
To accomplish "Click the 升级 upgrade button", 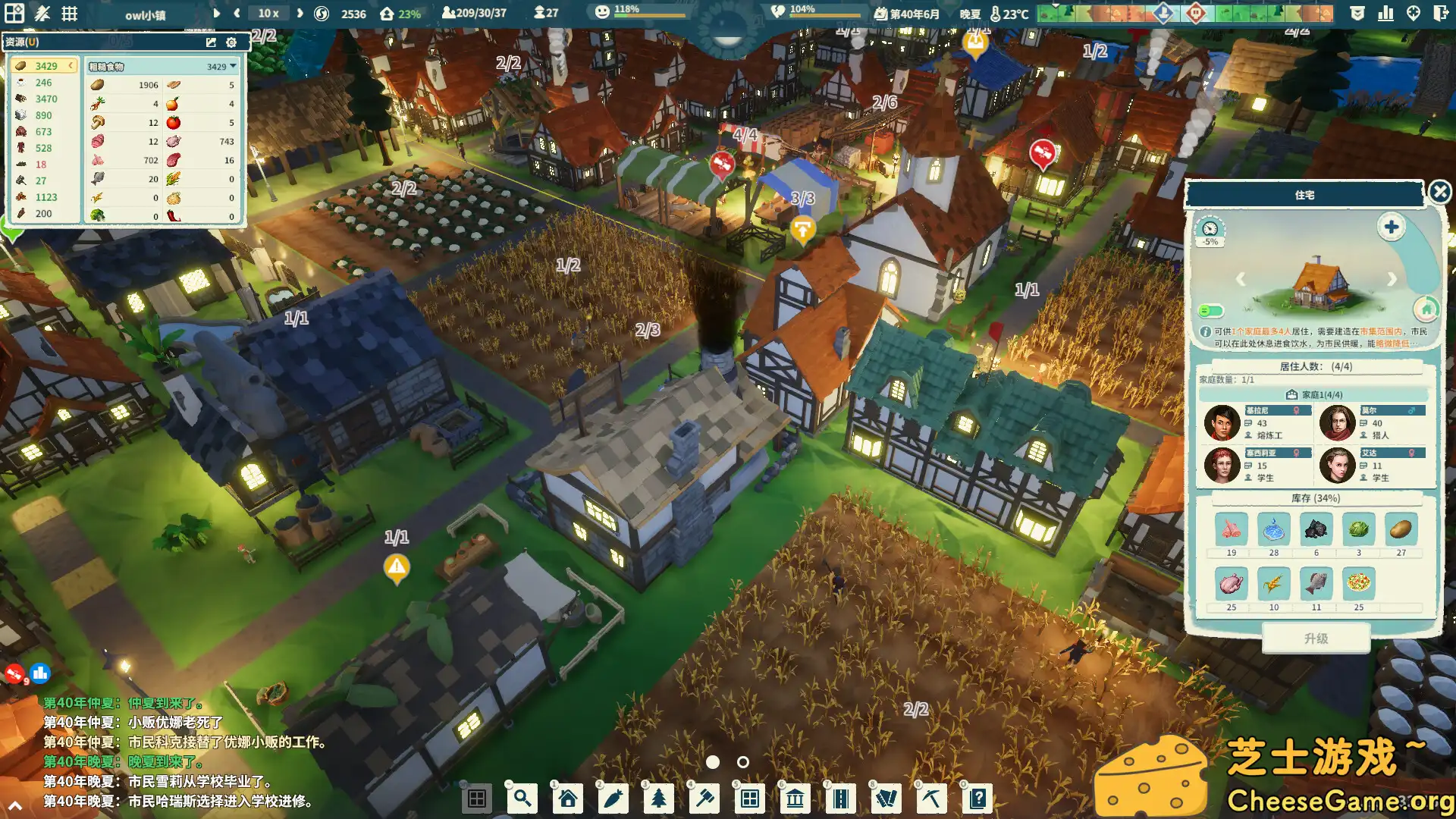I will coord(1316,639).
